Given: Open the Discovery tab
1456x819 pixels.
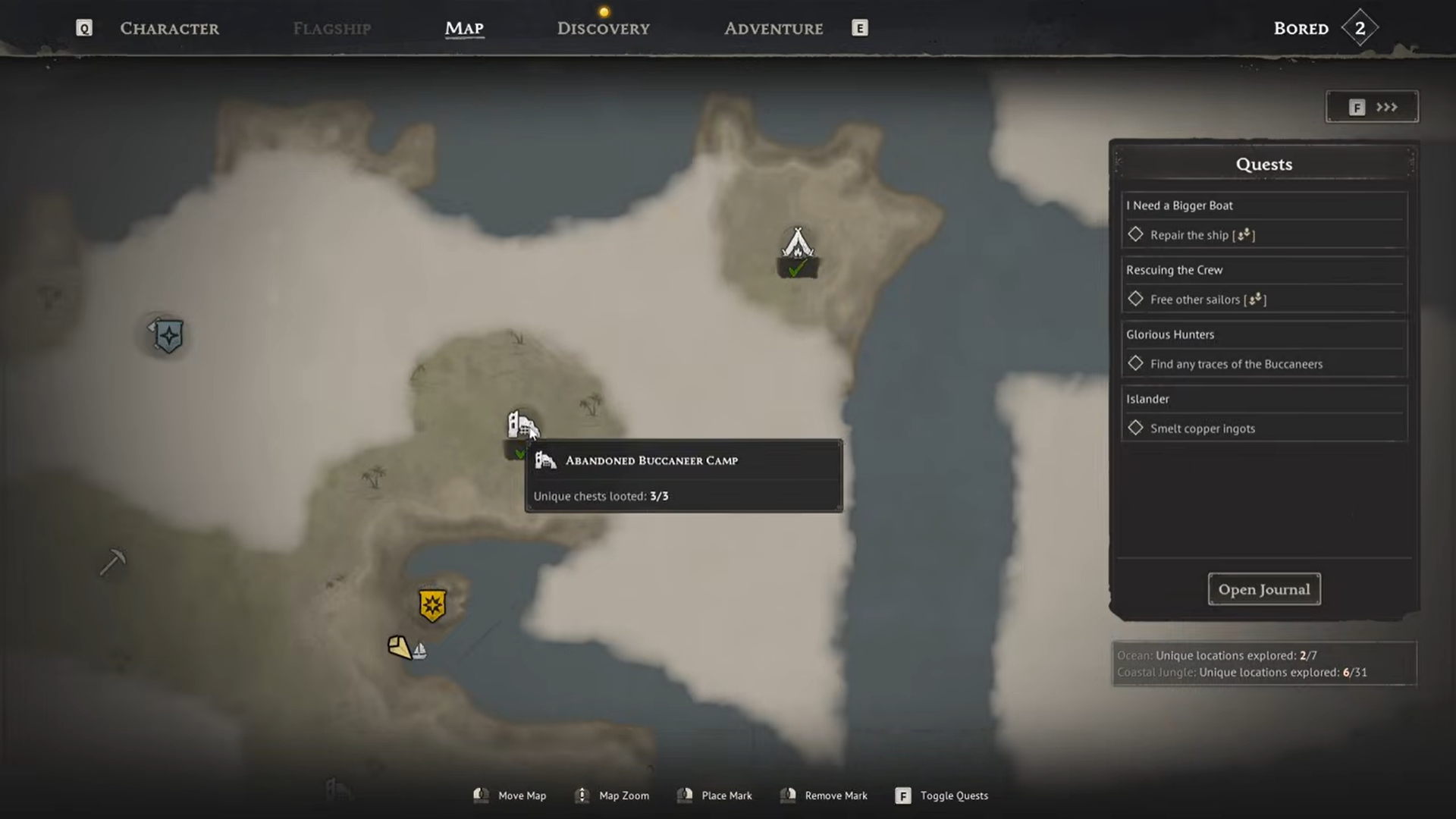Looking at the screenshot, I should 603,29.
